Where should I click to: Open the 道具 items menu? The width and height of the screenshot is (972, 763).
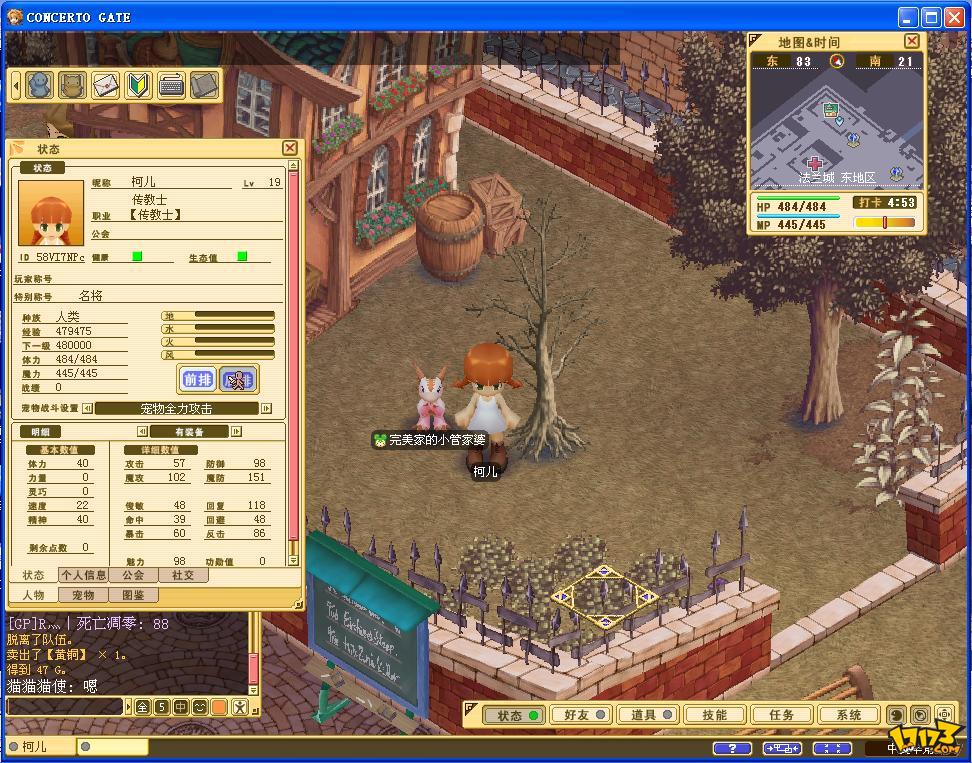647,715
